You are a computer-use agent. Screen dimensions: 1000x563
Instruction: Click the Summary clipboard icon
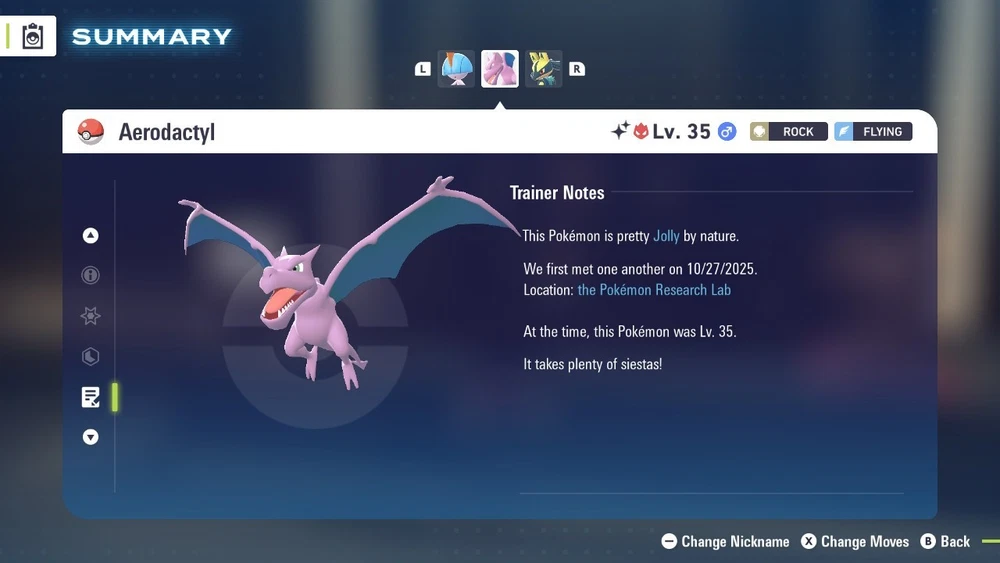click(x=33, y=36)
